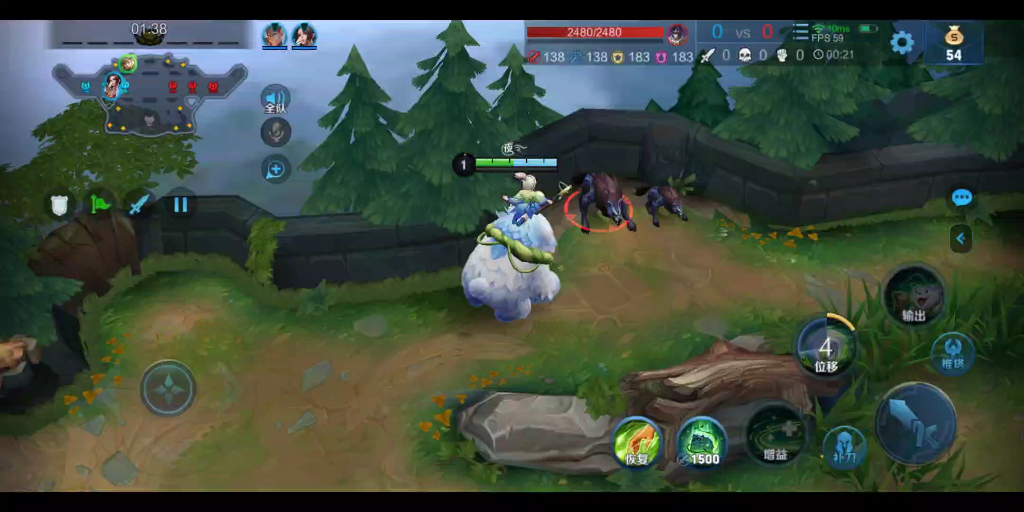Activate the 输出 ultimate skill
Image resolution: width=1024 pixels, height=512 pixels.
tap(913, 296)
